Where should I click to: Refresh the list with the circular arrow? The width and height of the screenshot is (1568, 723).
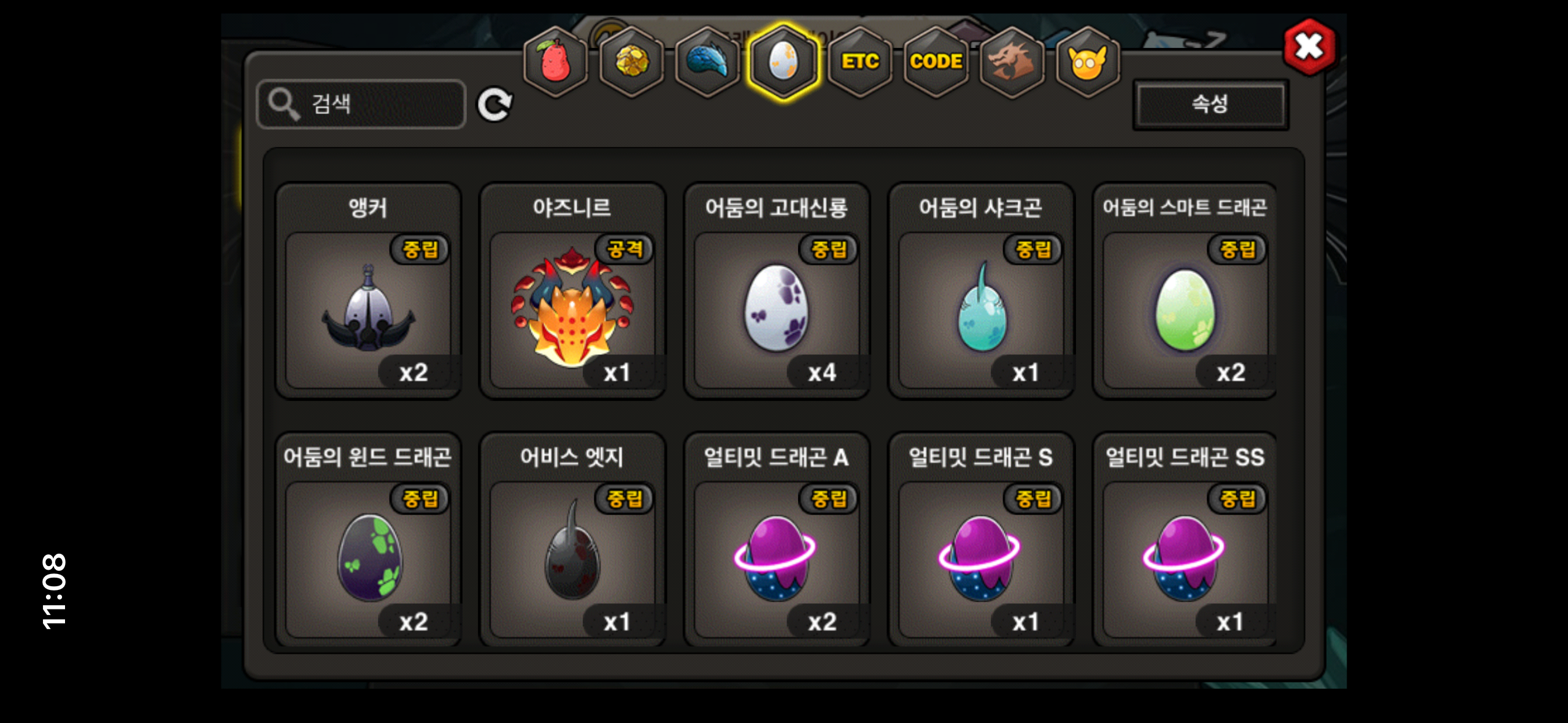click(494, 105)
